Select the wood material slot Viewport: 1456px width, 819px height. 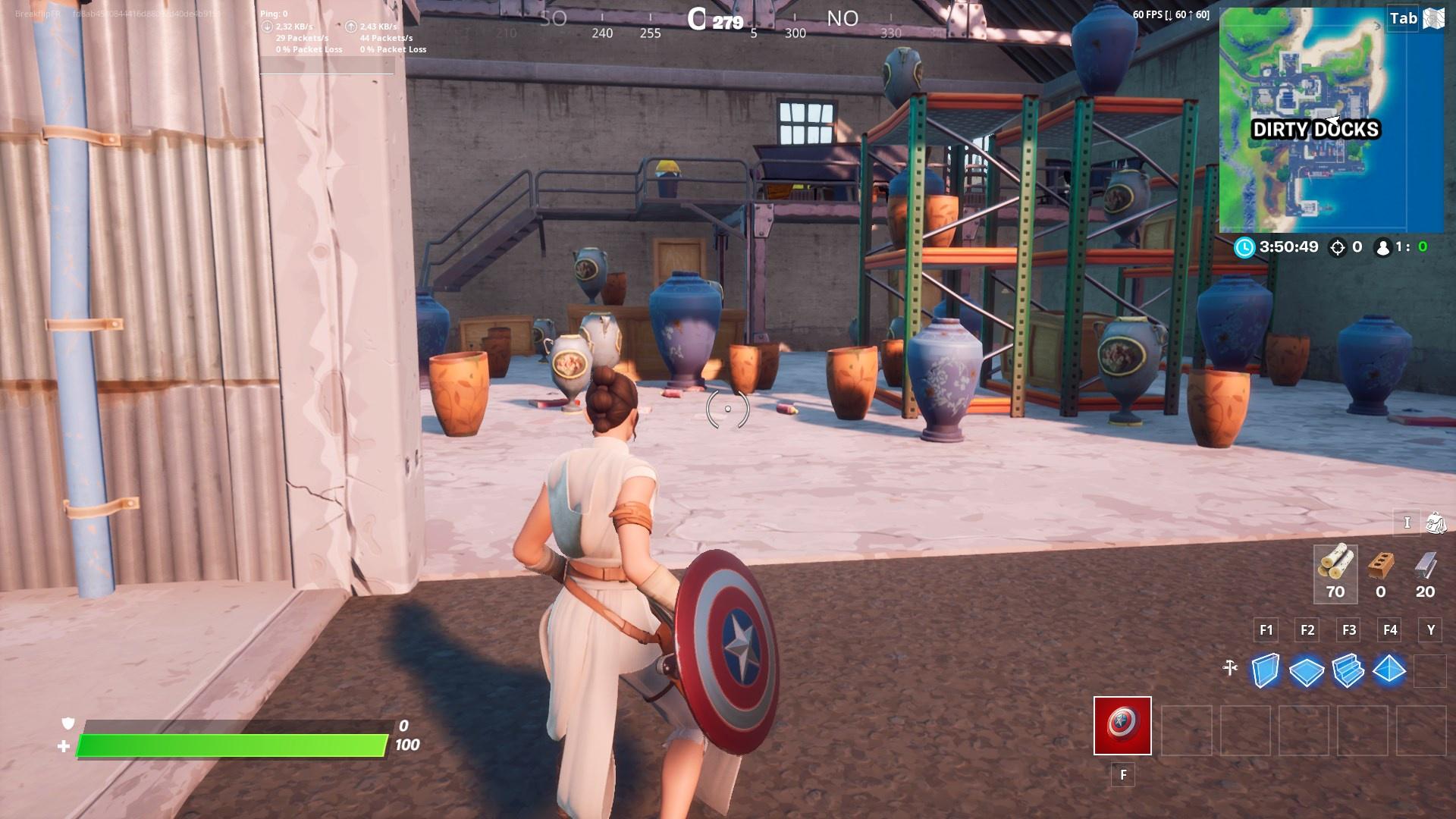1335,573
